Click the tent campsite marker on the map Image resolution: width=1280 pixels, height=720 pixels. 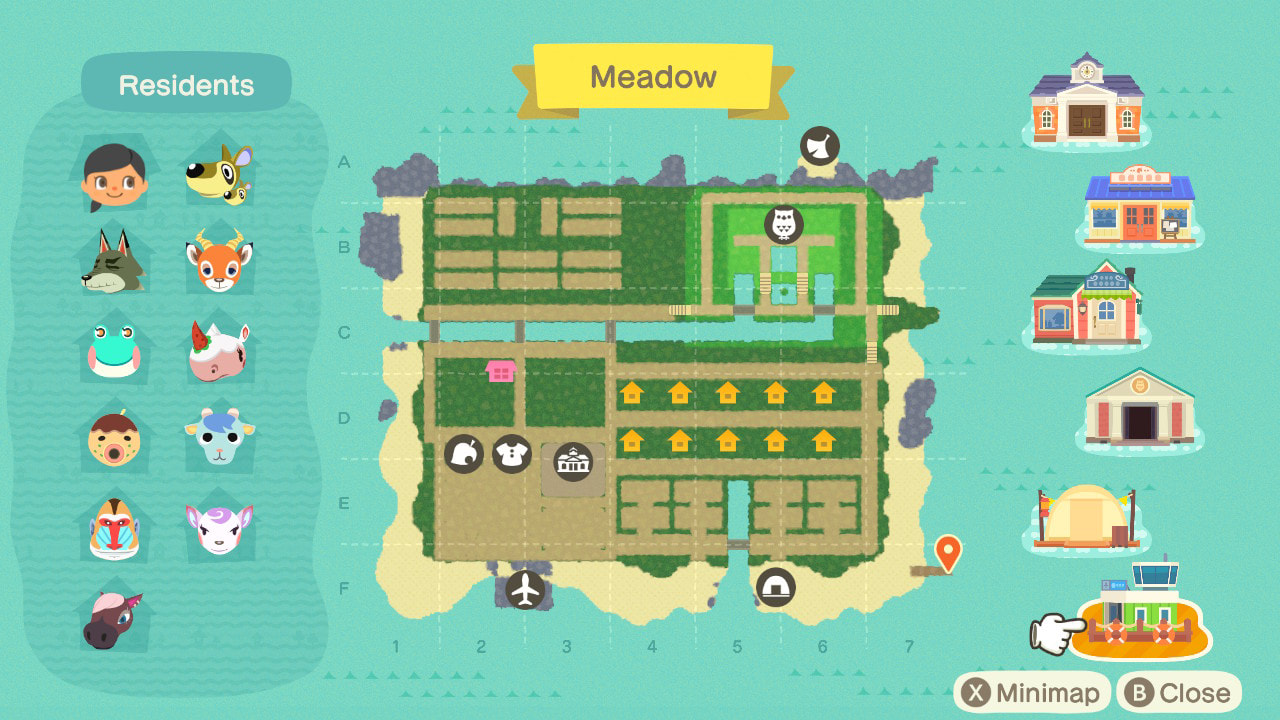pyautogui.click(x=775, y=587)
